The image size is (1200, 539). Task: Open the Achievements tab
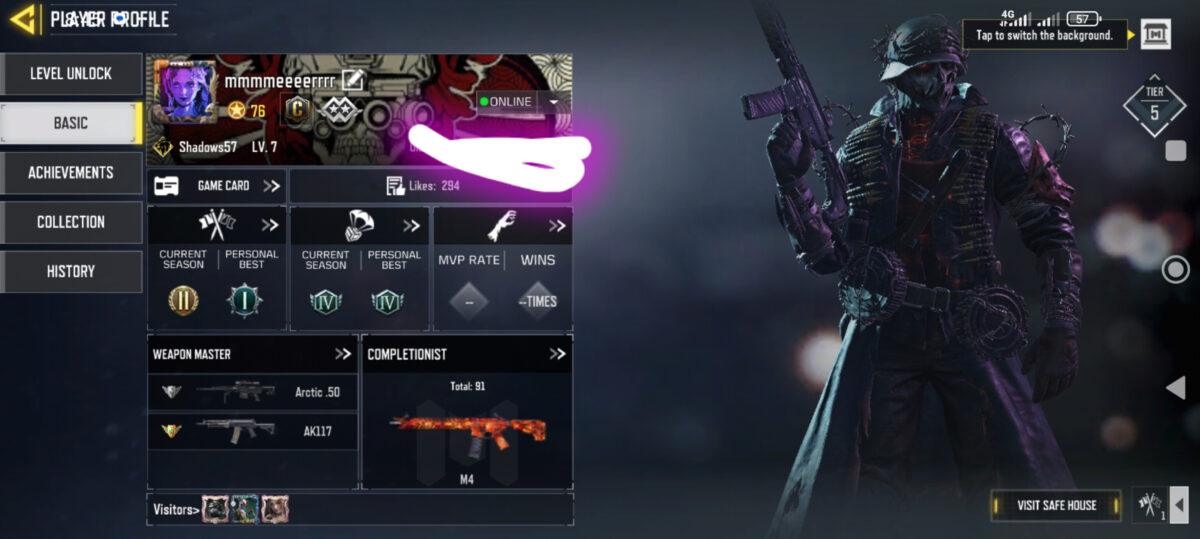(70, 173)
